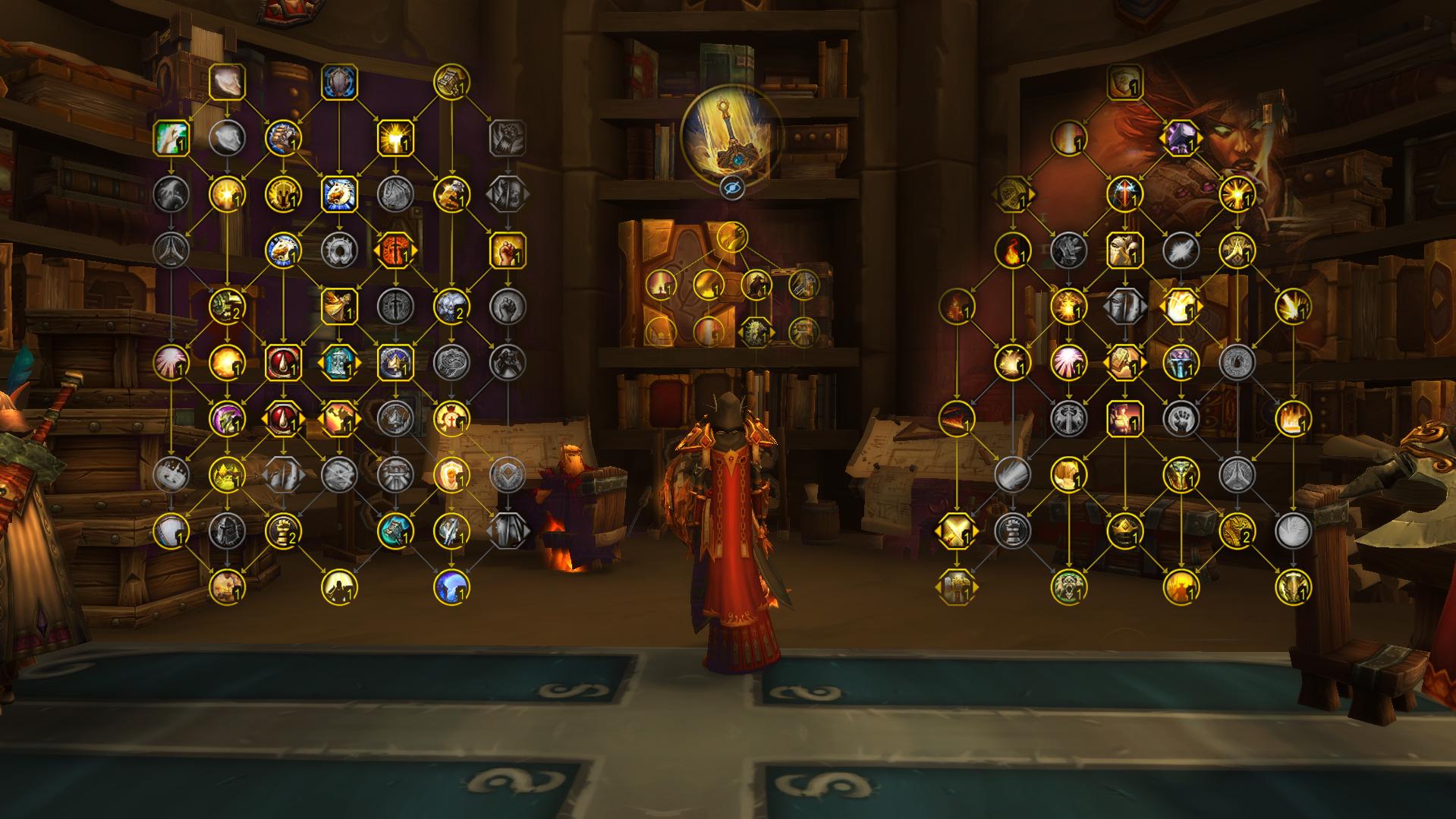The height and width of the screenshot is (819, 1456).
Task: Choose the unlearned gray open hand talent
Action: click(x=1180, y=419)
